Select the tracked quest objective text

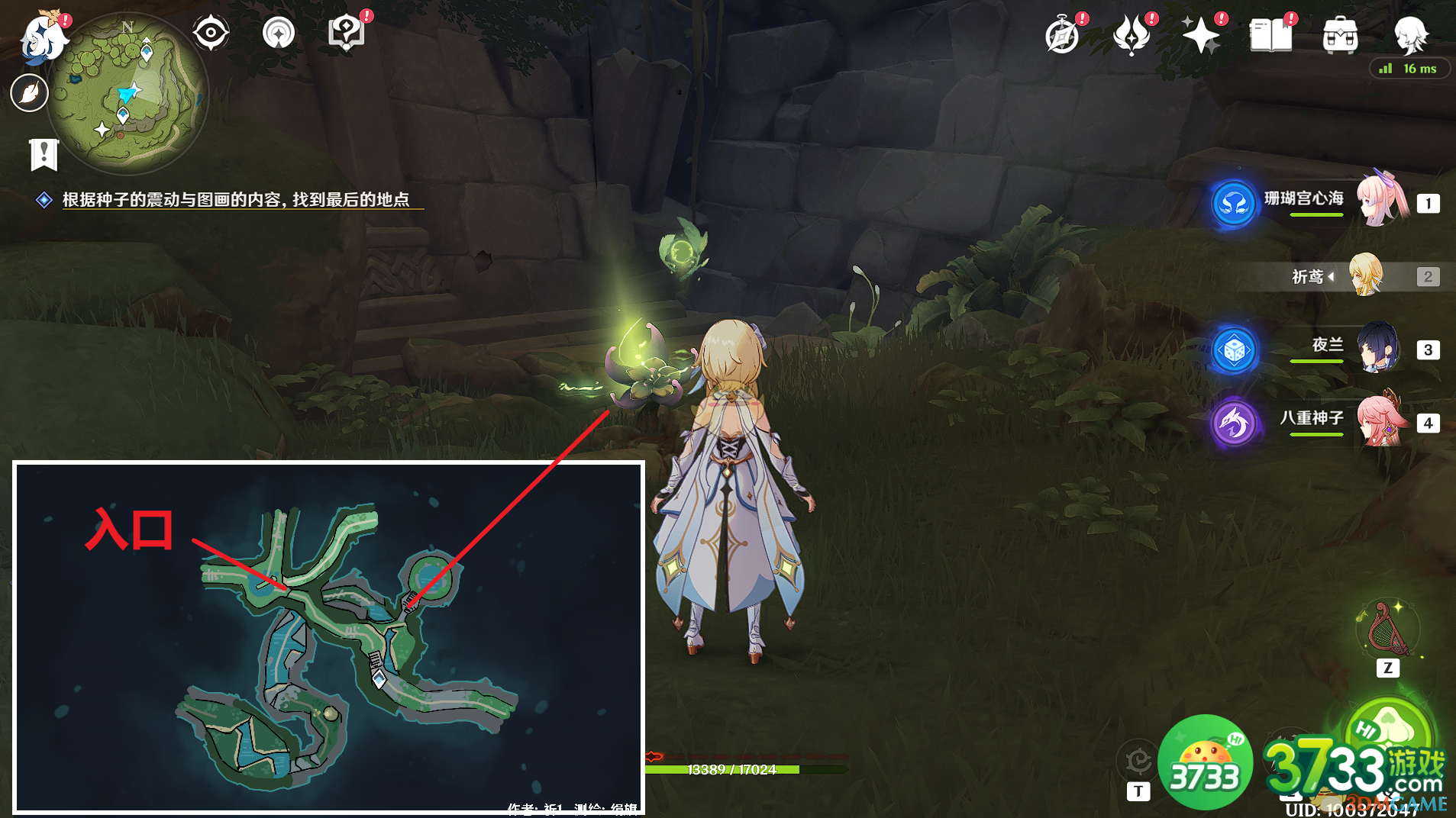[x=235, y=200]
